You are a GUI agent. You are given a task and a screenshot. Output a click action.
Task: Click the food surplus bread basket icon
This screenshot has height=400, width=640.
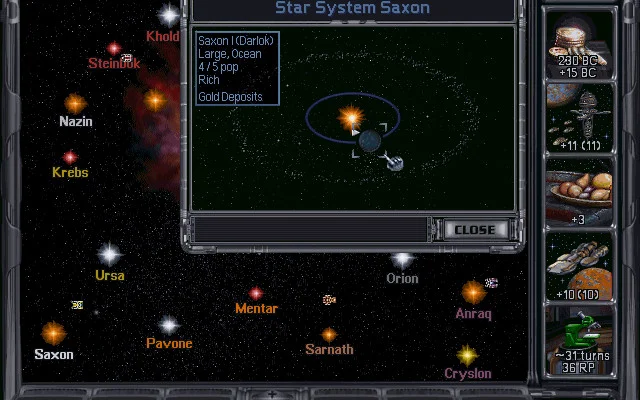(x=579, y=192)
